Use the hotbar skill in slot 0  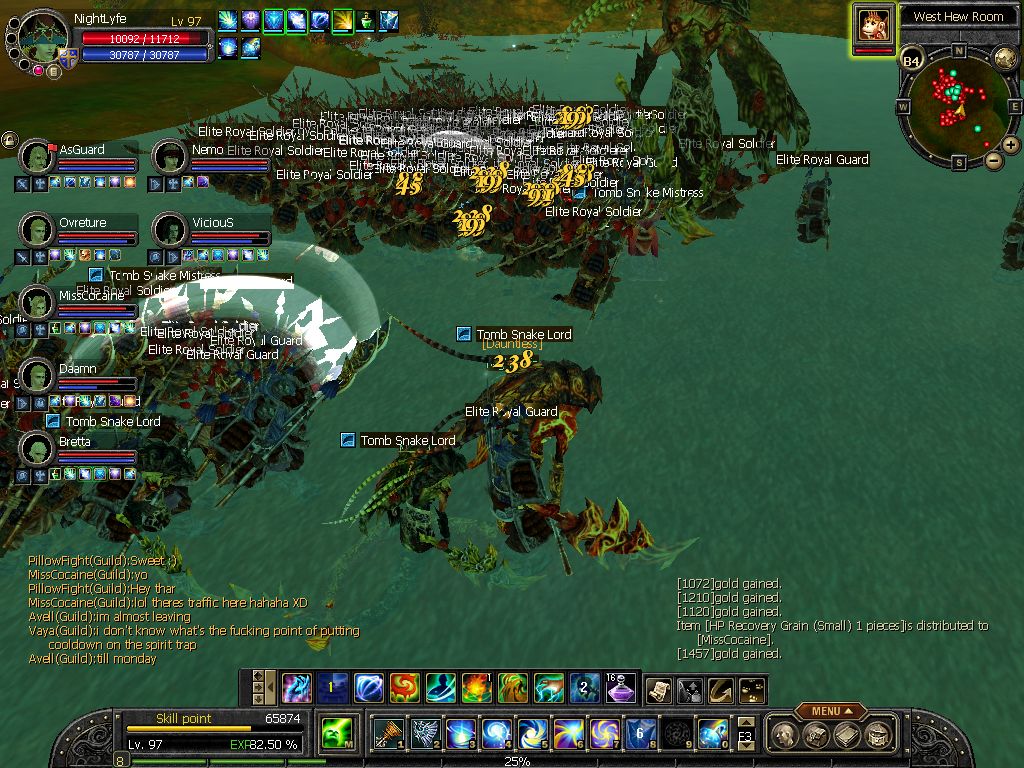click(712, 734)
